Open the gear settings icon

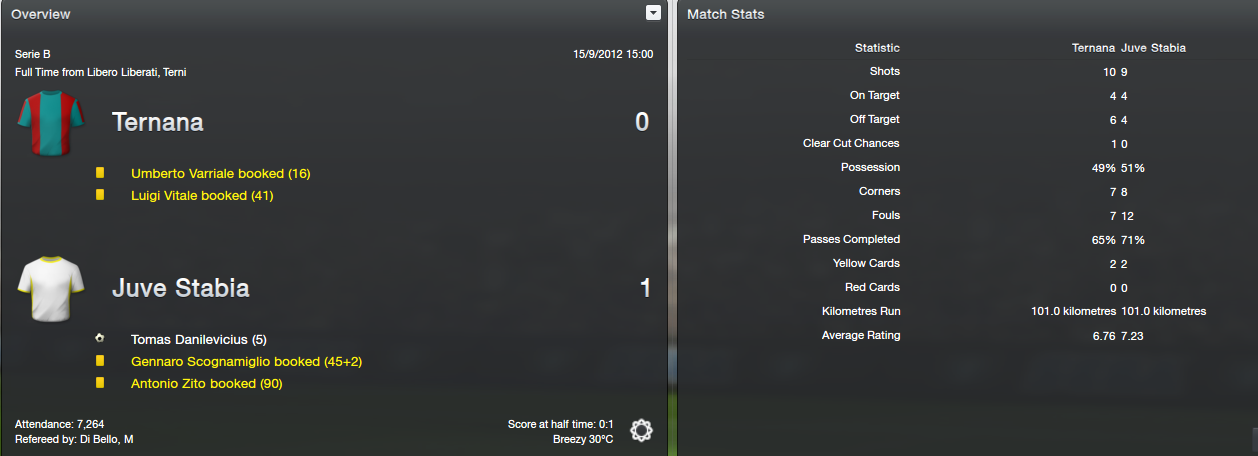point(641,431)
